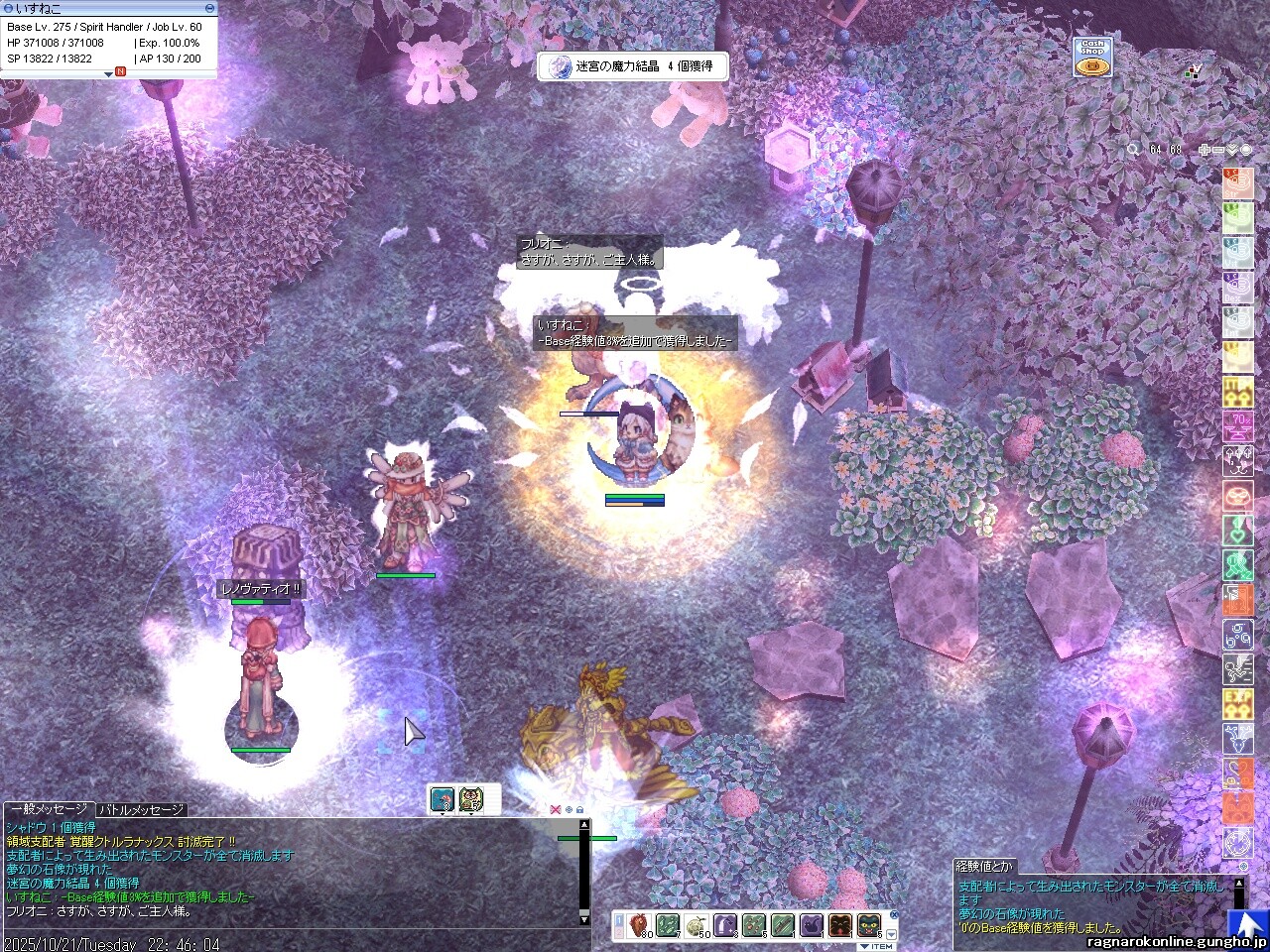Screen dimensions: 1270x952
Task: Use the green leaf item with 7 count
Action: tap(667, 925)
